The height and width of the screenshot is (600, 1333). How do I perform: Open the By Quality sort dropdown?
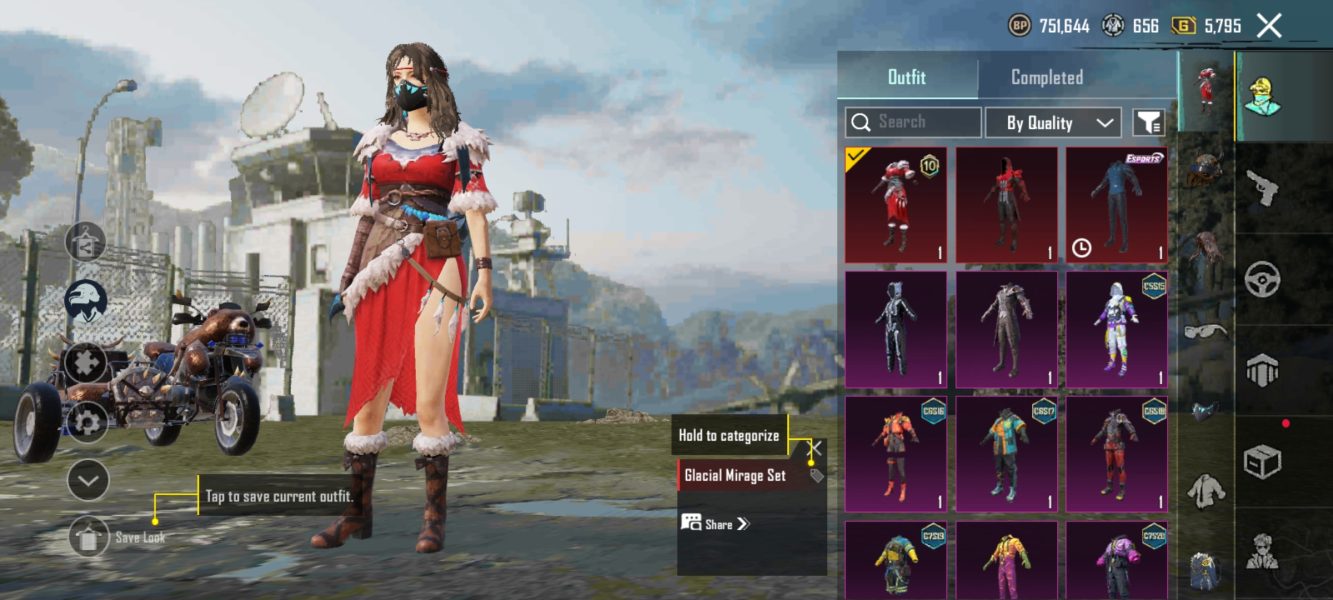pyautogui.click(x=1053, y=123)
